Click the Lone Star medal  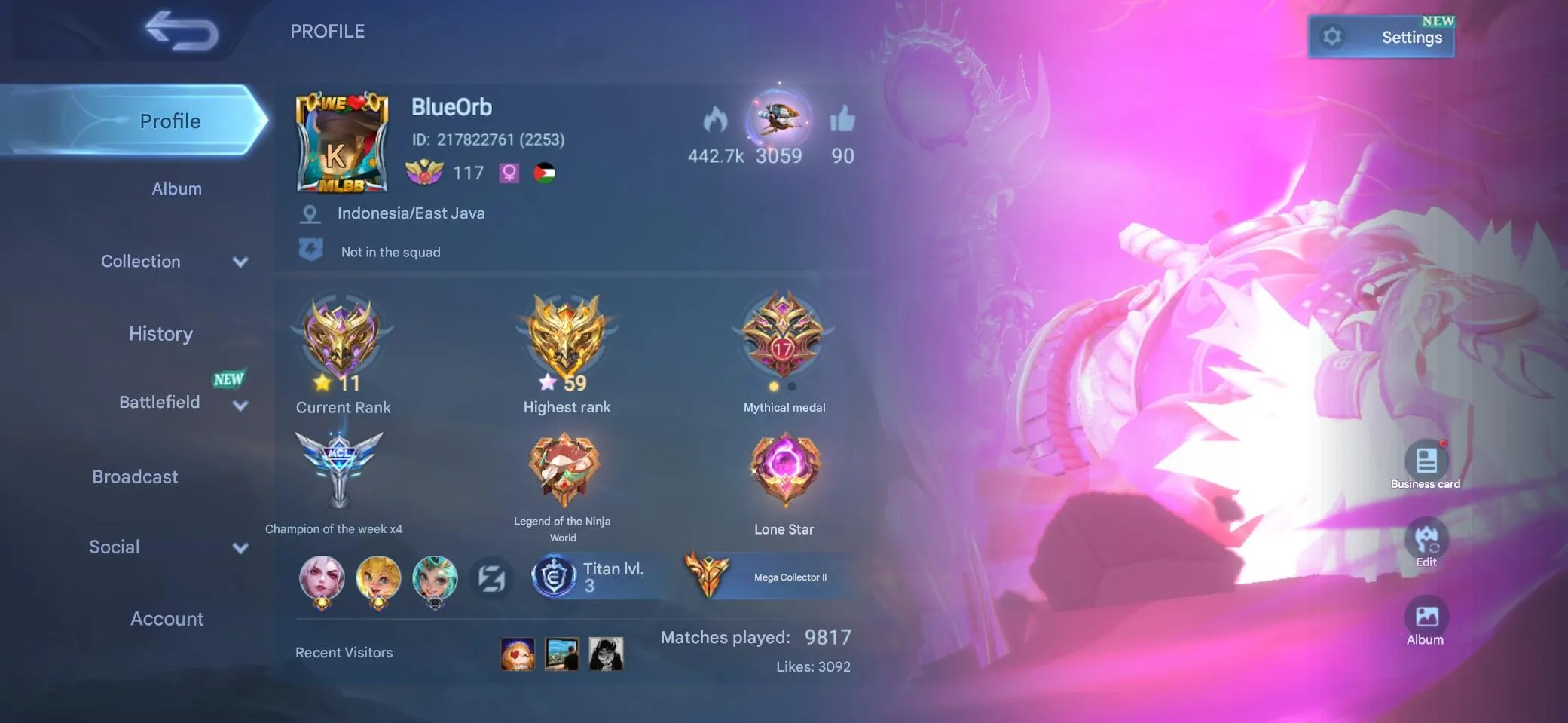point(785,471)
